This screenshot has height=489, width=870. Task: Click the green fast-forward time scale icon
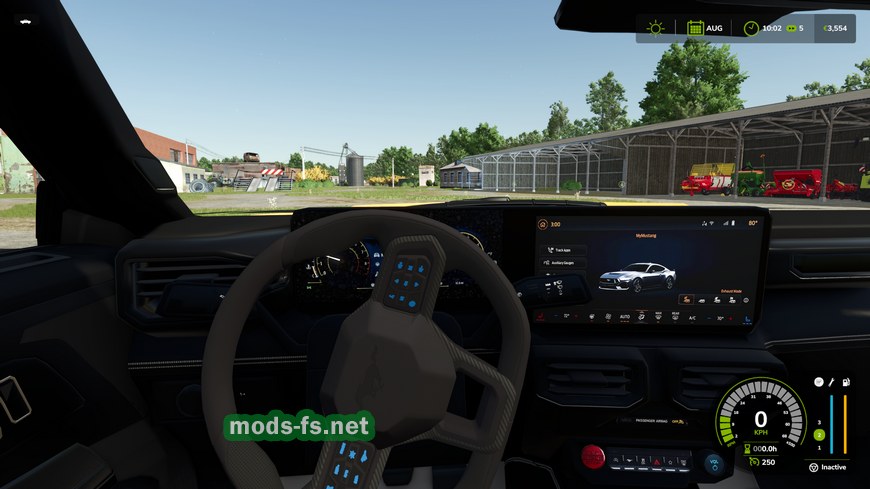click(x=791, y=28)
